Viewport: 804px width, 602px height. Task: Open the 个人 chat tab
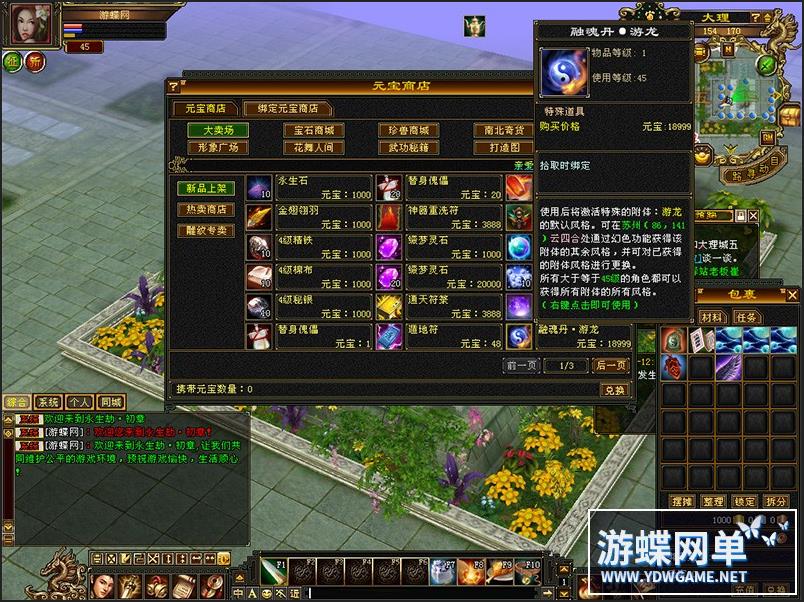click(79, 401)
